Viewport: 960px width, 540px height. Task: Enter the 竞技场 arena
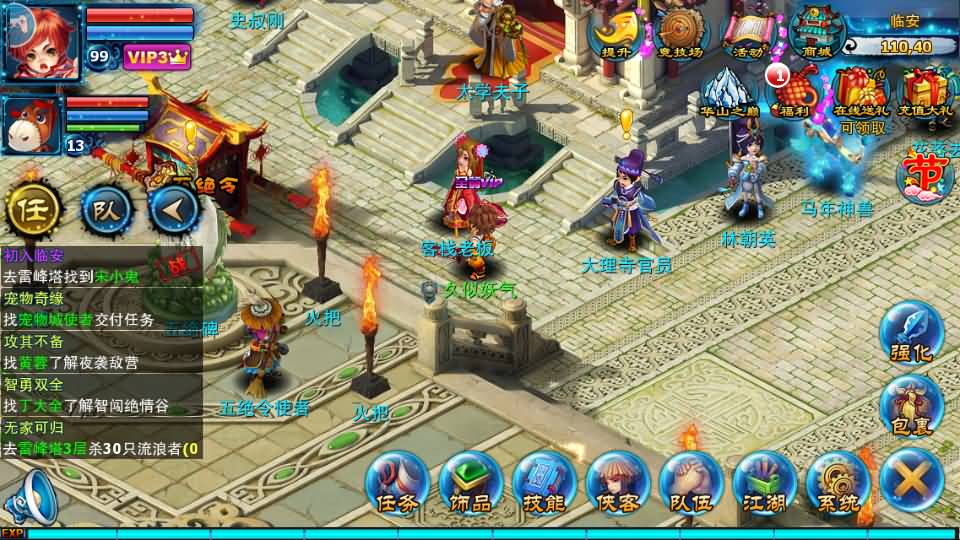[681, 33]
